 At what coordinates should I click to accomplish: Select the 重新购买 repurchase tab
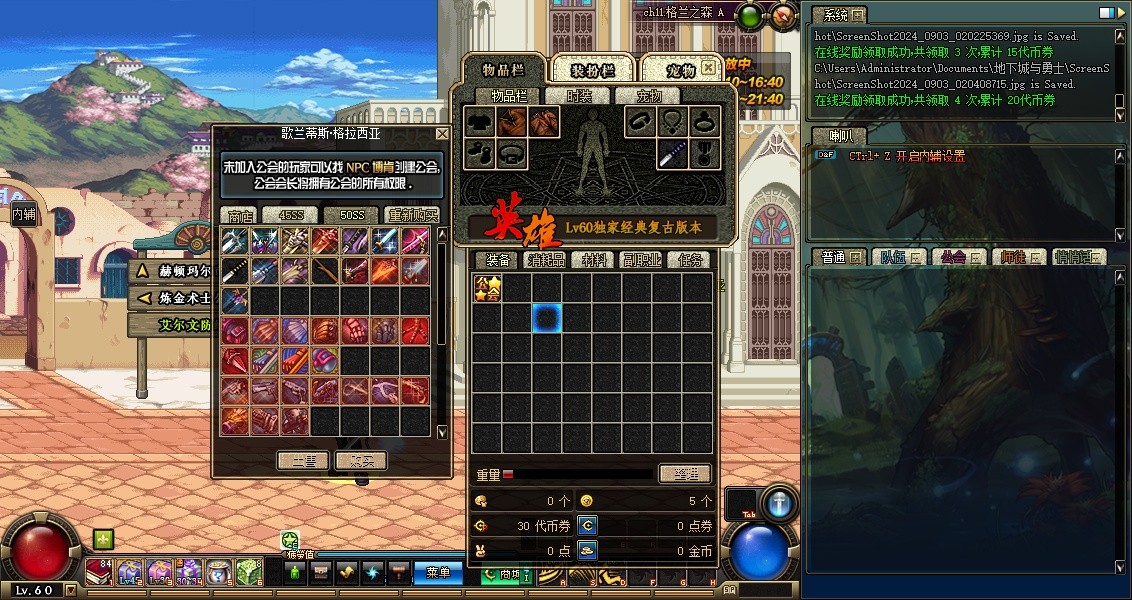click(413, 215)
